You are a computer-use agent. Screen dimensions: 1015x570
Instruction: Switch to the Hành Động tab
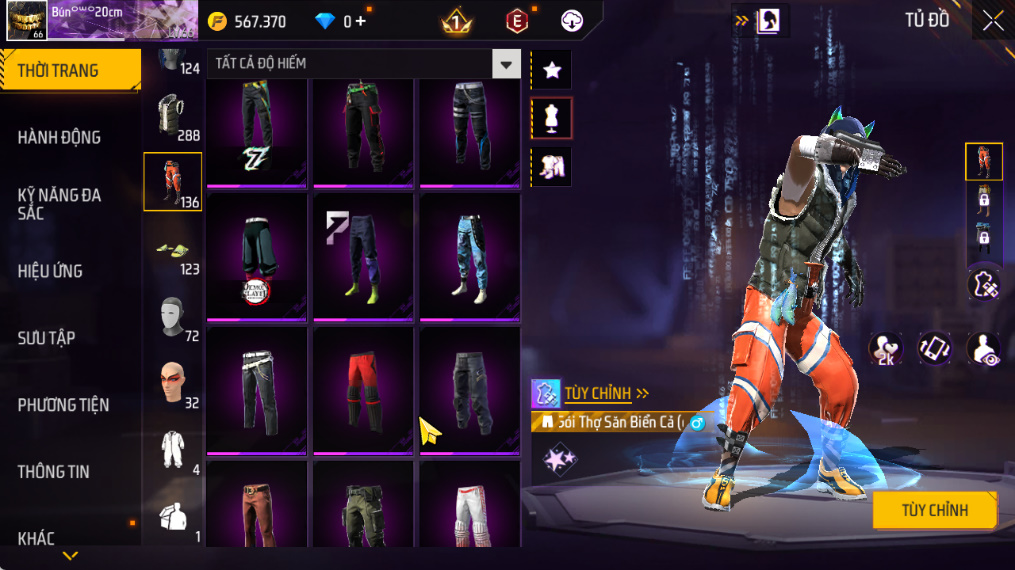coord(60,137)
